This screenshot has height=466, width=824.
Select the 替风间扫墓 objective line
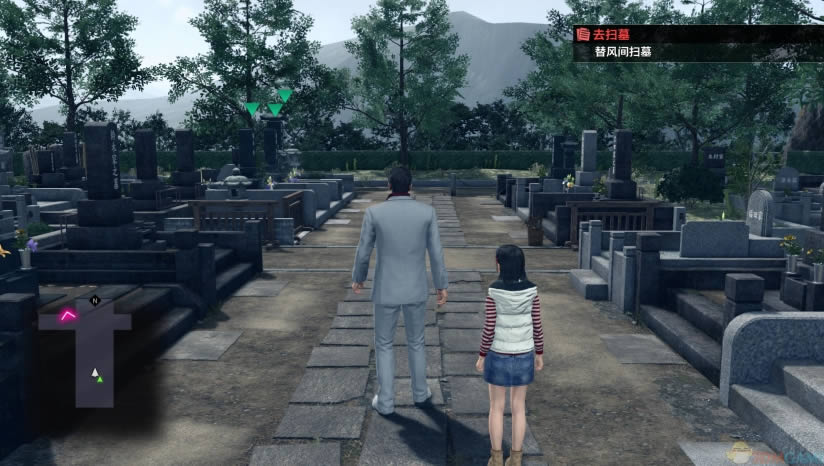(625, 52)
